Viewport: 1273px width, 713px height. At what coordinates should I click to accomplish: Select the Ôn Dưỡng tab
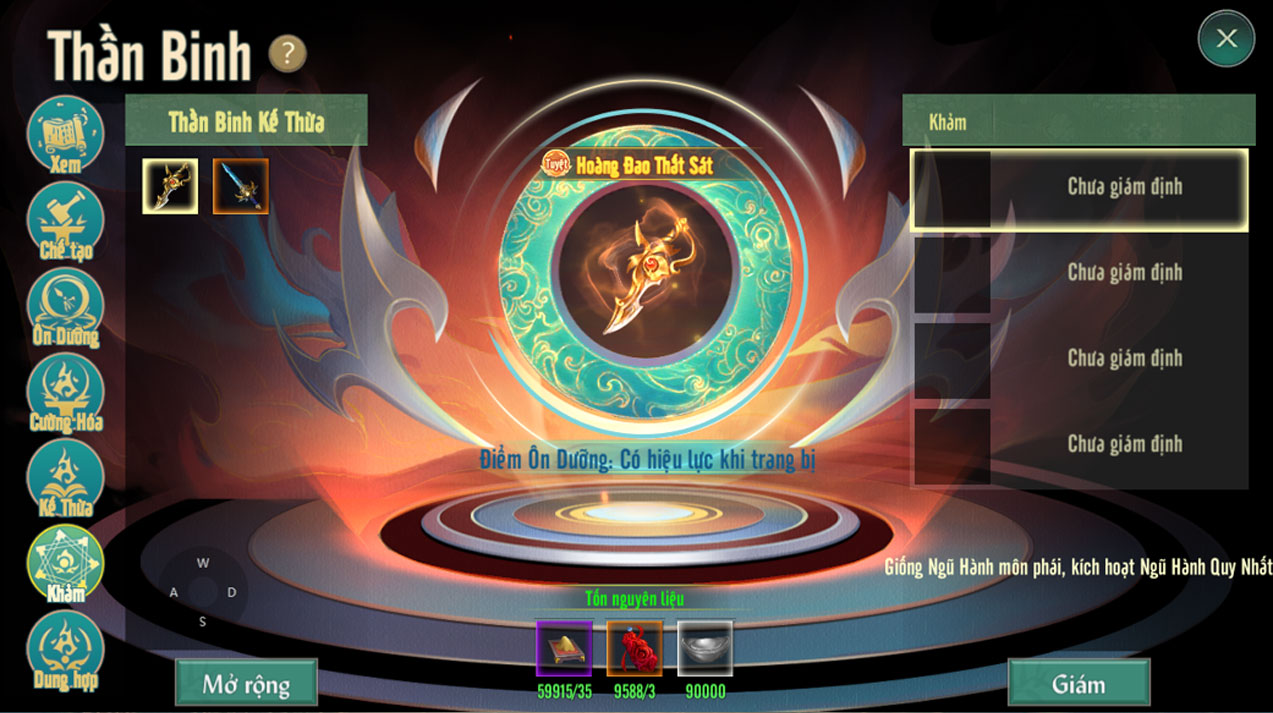[x=65, y=306]
